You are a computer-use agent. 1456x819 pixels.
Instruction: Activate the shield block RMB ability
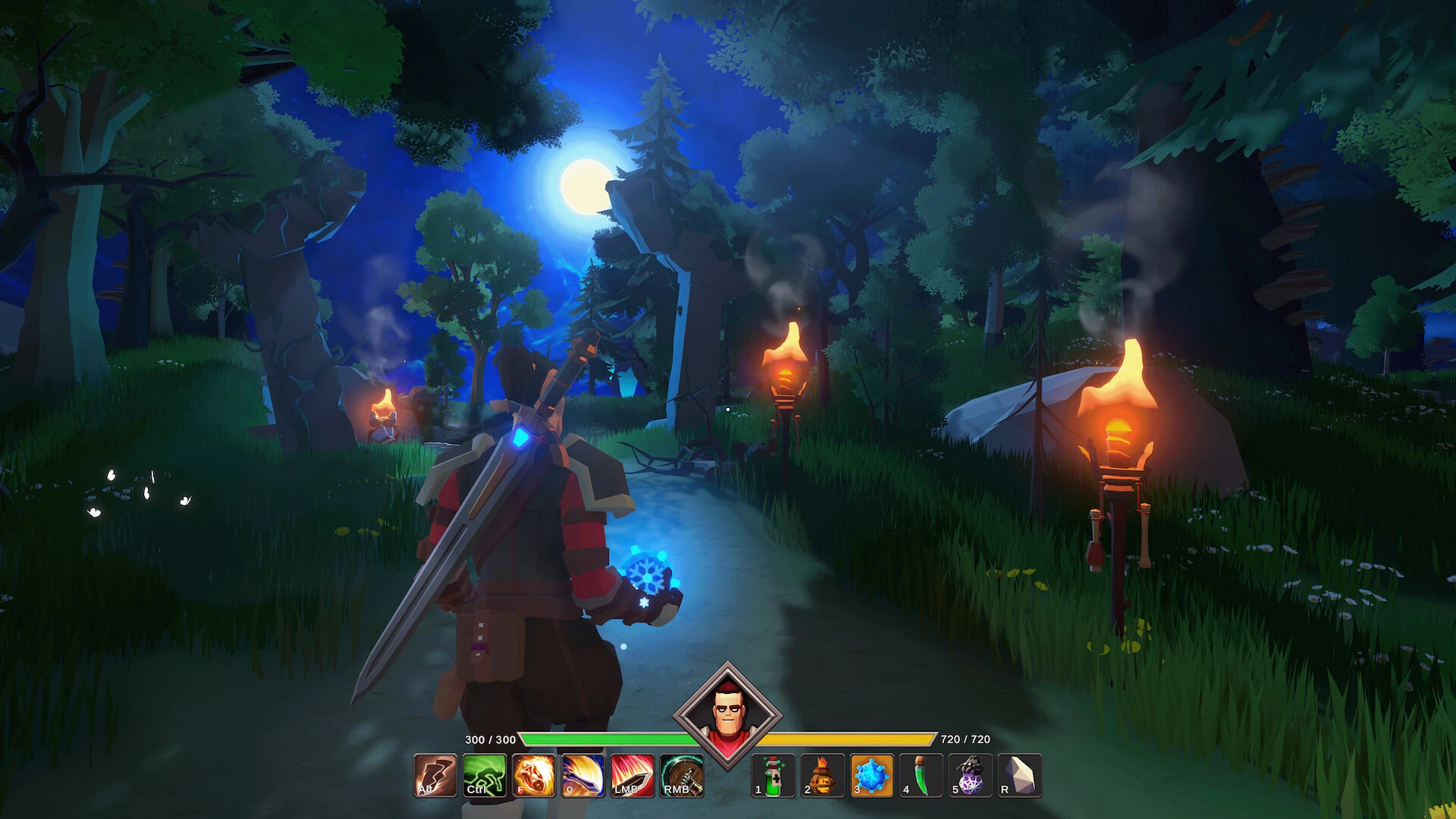(682, 775)
